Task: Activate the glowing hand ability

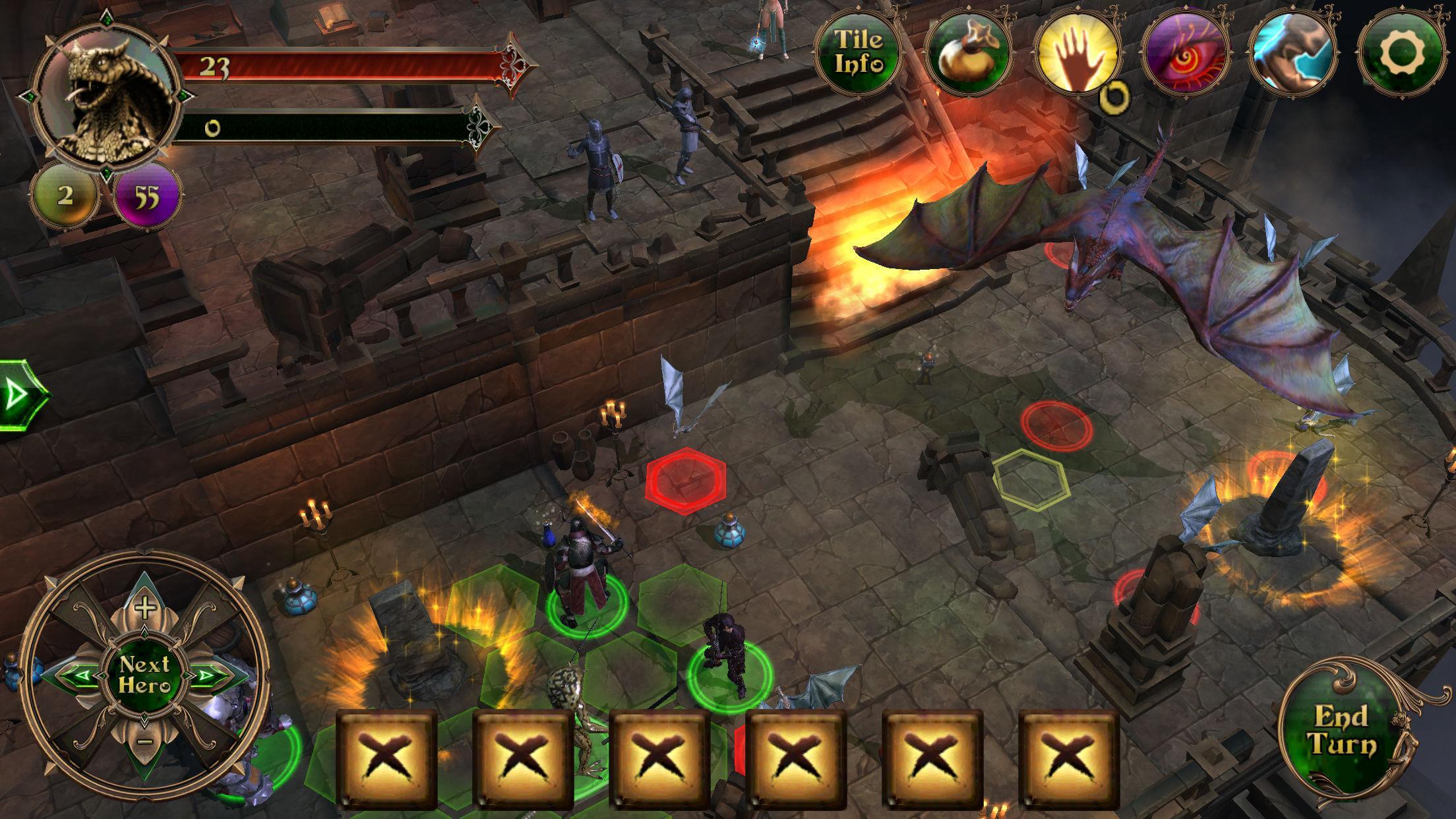Action: click(x=1076, y=53)
